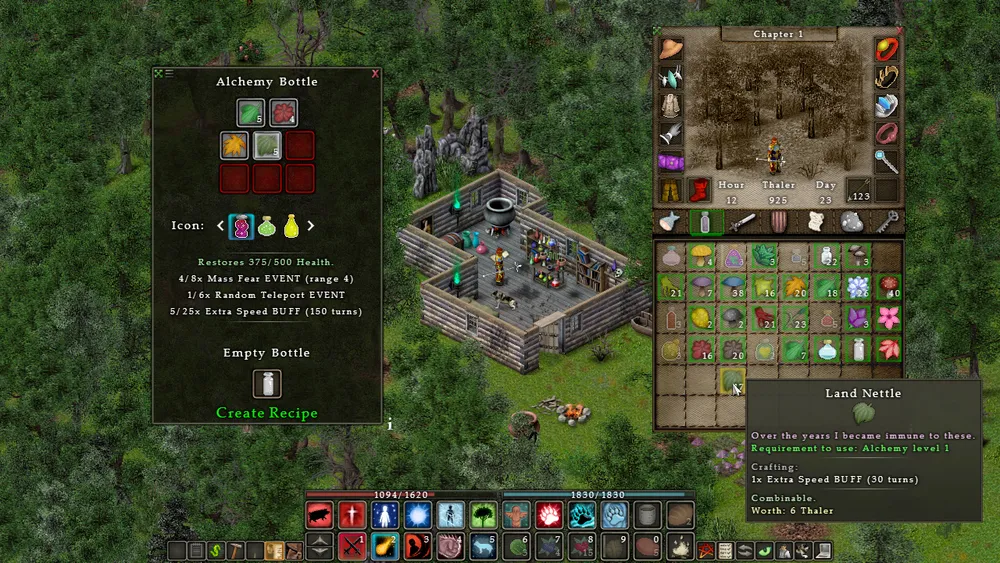Select the red flower ingredient slot
The width and height of the screenshot is (1000, 563).
[283, 113]
